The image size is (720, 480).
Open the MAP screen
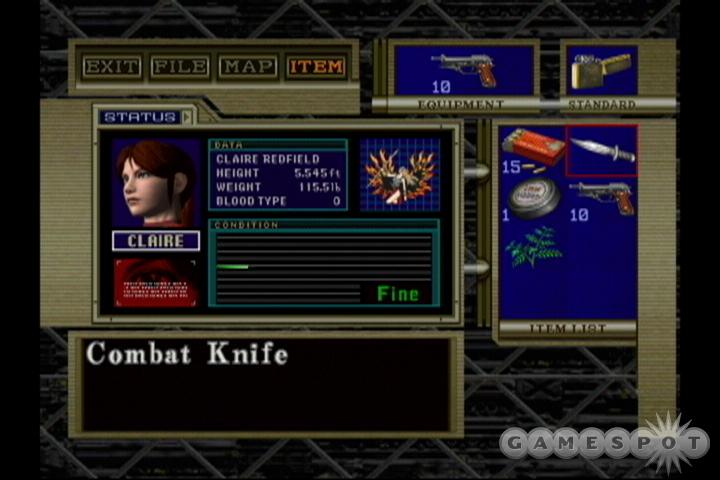coord(248,67)
